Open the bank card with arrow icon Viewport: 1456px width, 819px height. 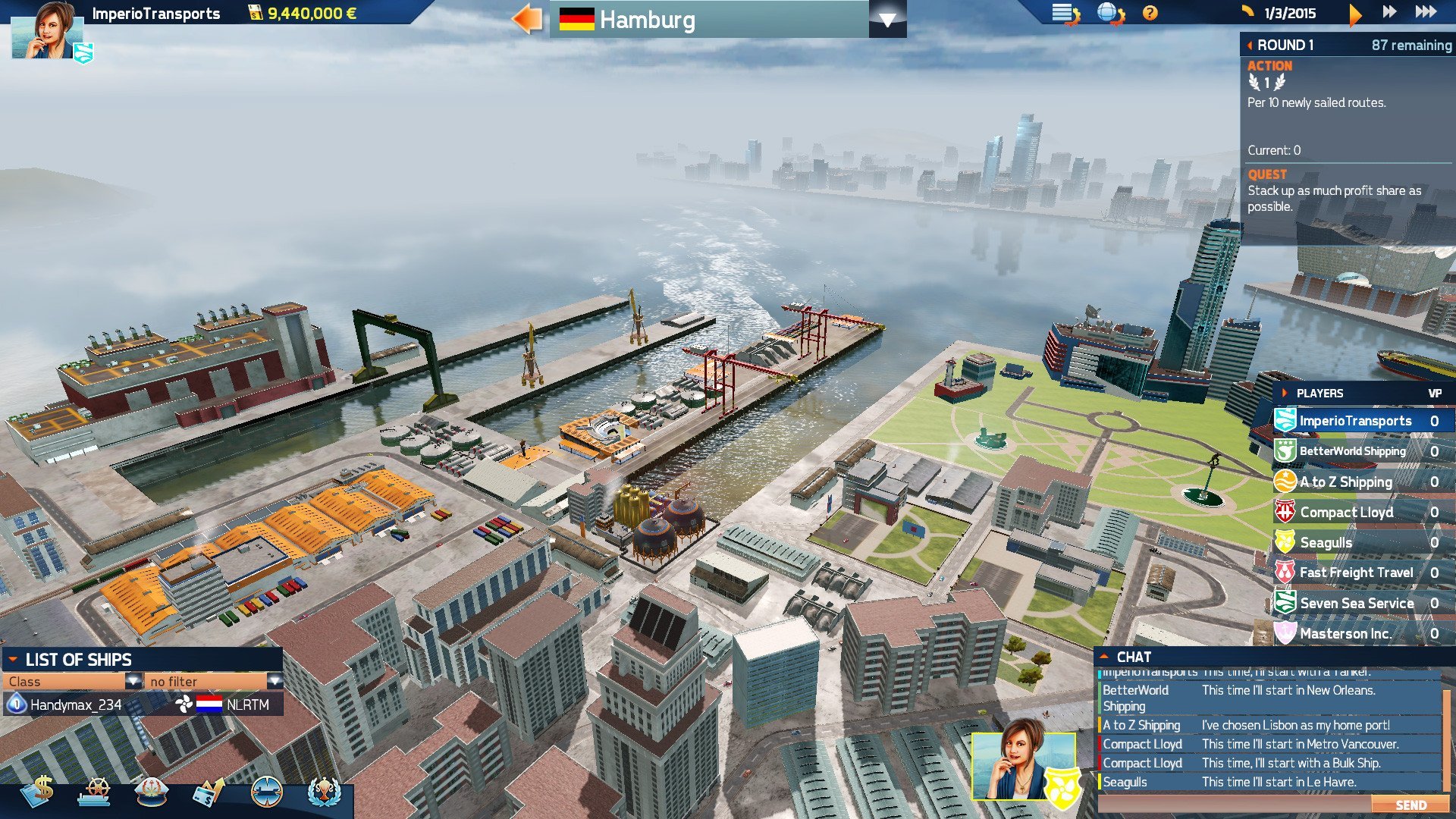(209, 792)
